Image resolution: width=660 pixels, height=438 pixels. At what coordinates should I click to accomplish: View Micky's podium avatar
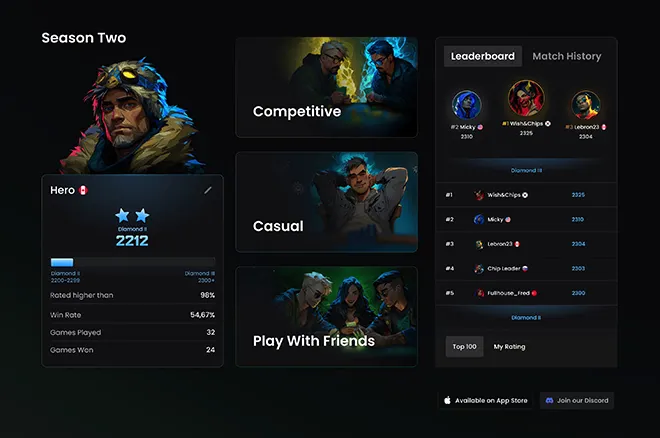point(466,106)
